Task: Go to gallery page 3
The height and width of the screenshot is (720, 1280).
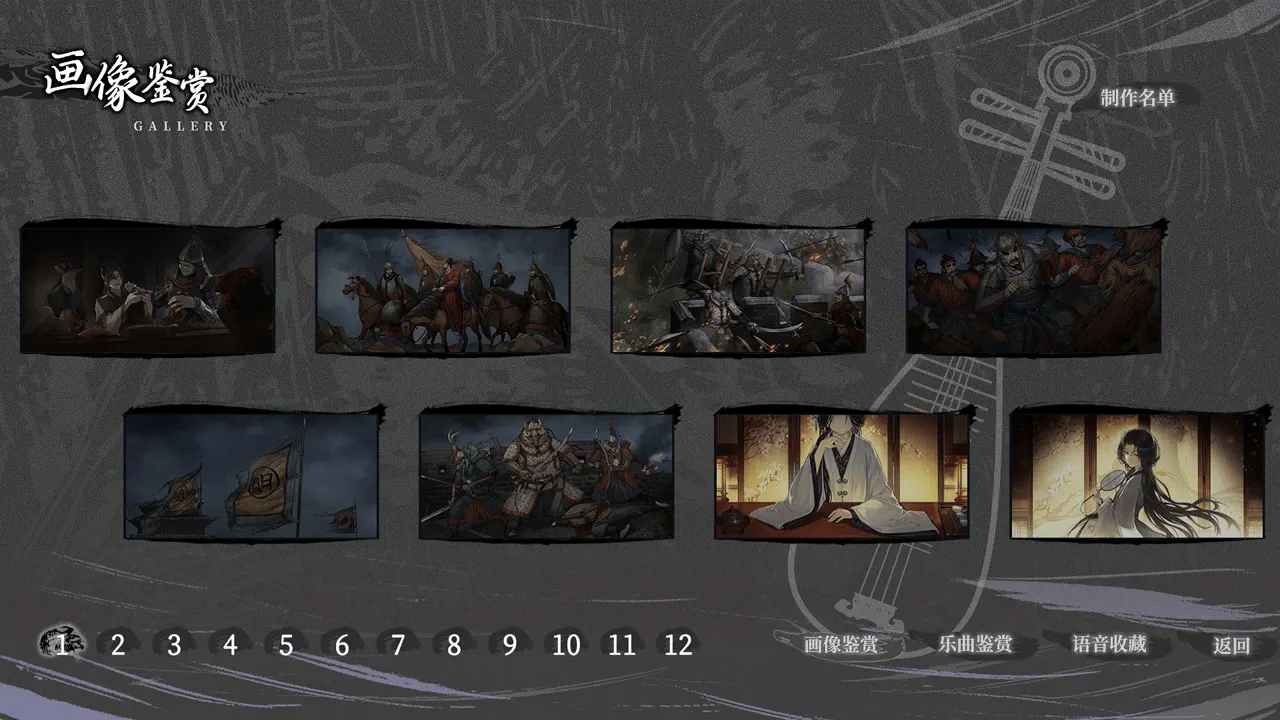Action: pyautogui.click(x=171, y=646)
